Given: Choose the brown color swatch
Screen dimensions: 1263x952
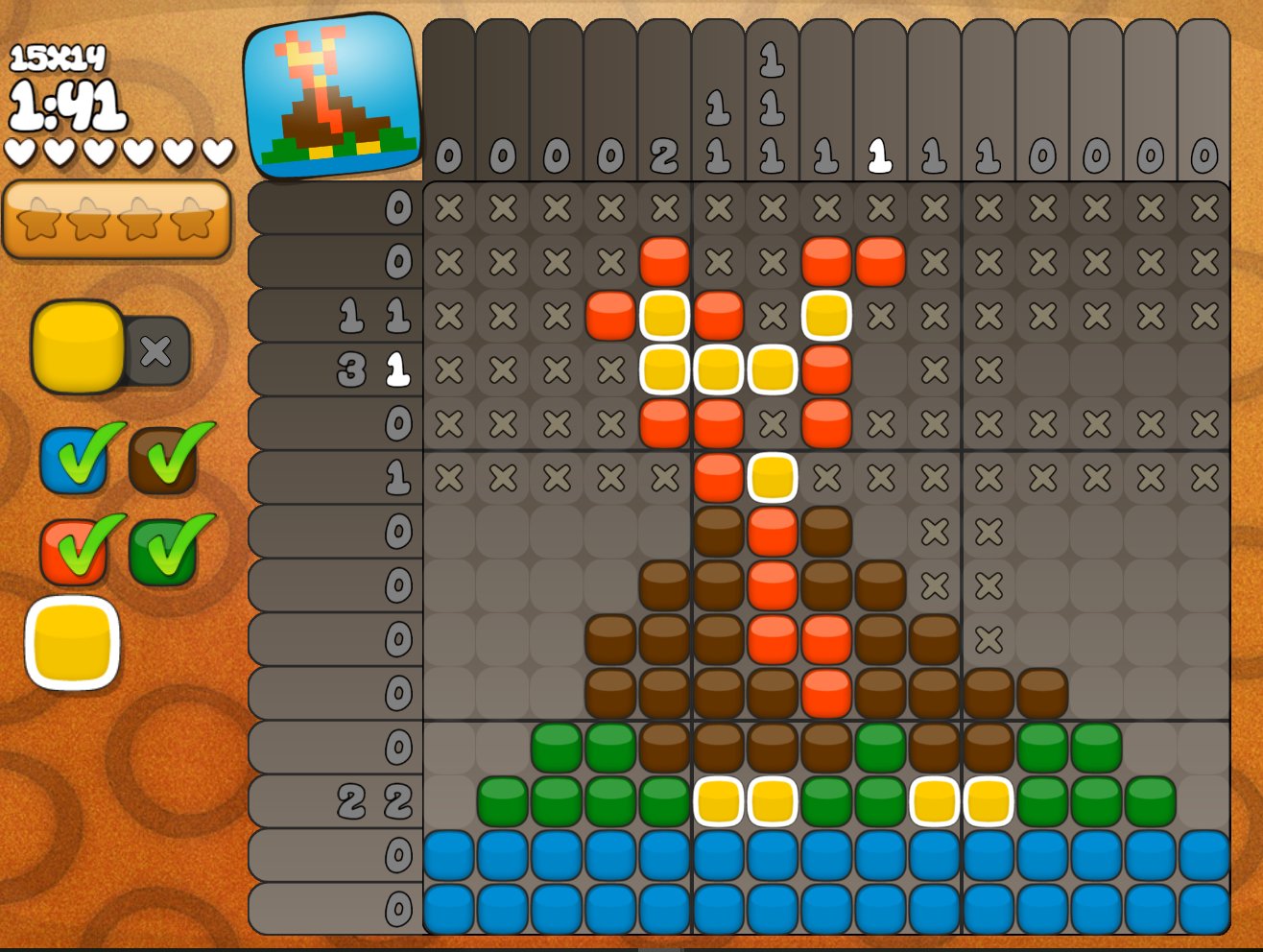Looking at the screenshot, I should point(163,461).
